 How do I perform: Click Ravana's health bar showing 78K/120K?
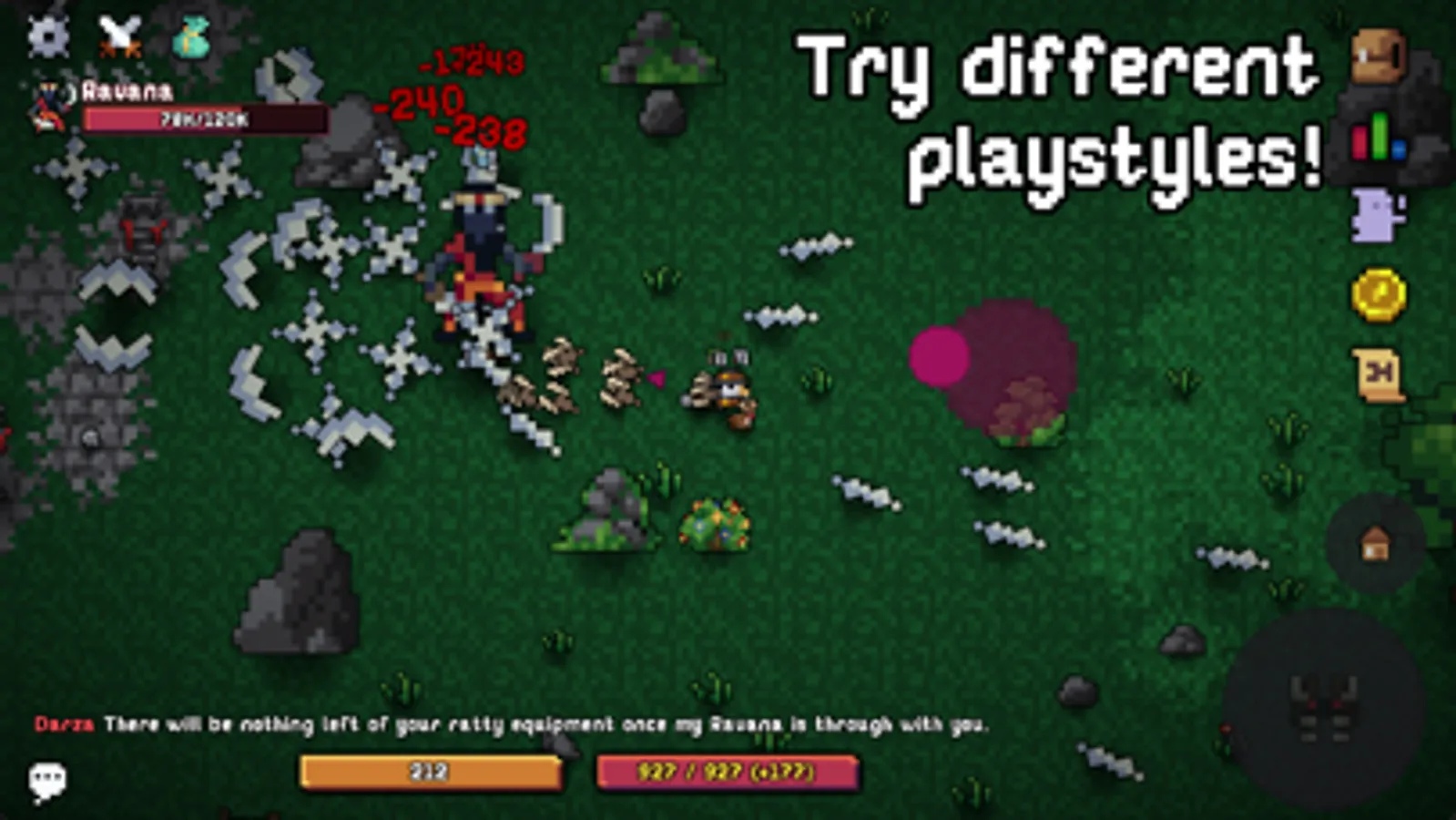coord(202,118)
